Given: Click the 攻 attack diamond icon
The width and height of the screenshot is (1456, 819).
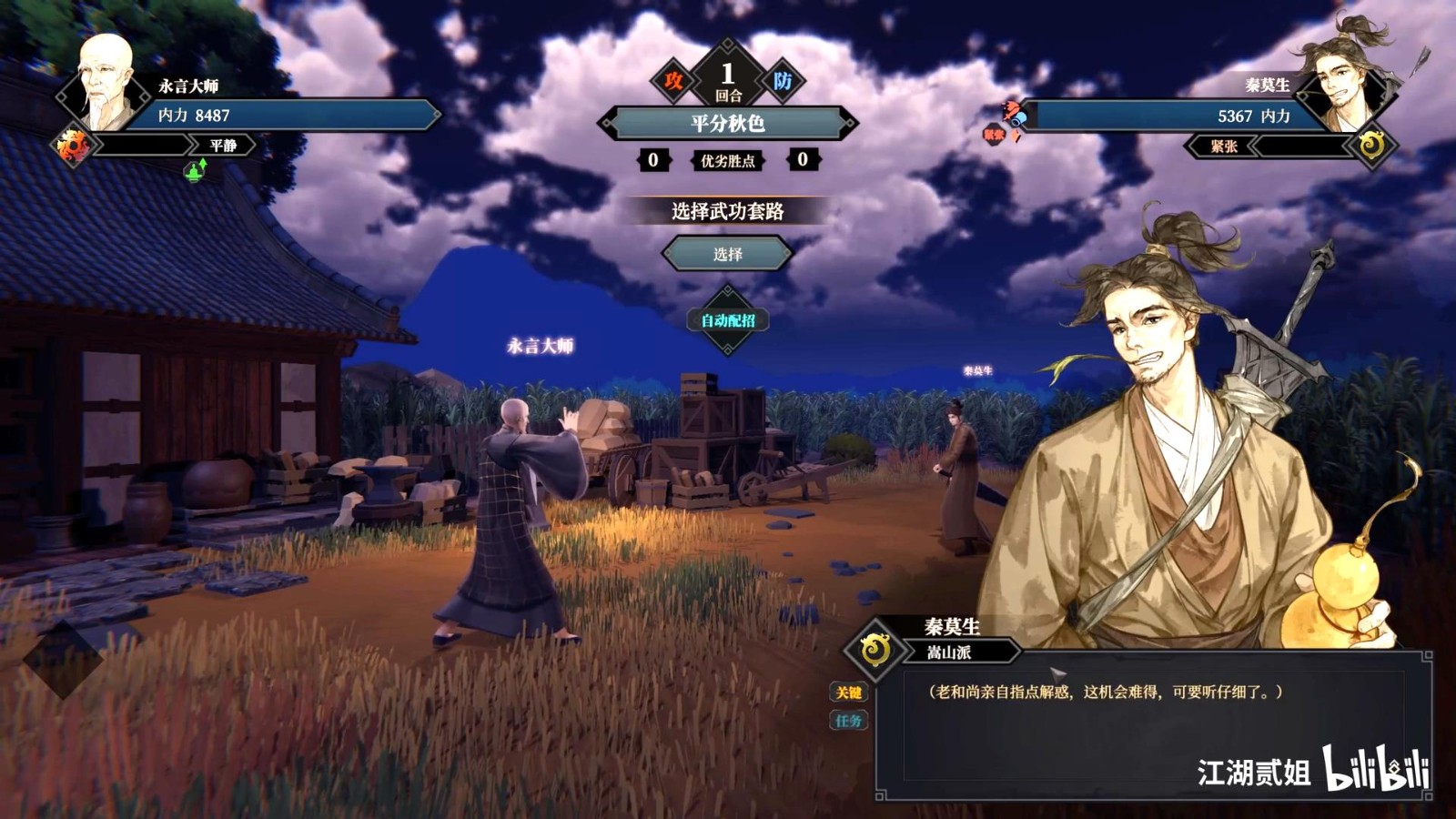Looking at the screenshot, I should coord(674,82).
